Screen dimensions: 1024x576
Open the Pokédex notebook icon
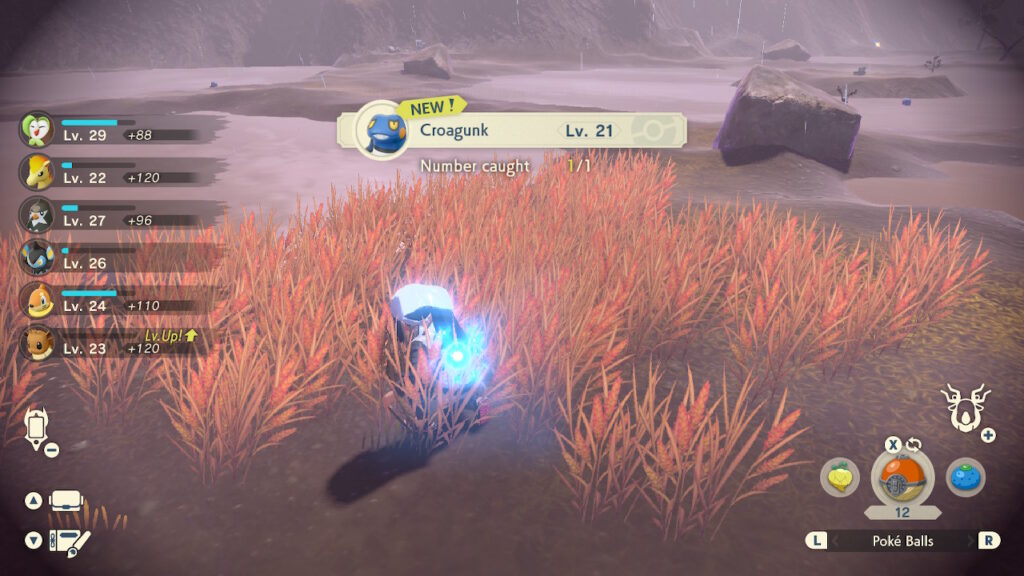coord(69,541)
